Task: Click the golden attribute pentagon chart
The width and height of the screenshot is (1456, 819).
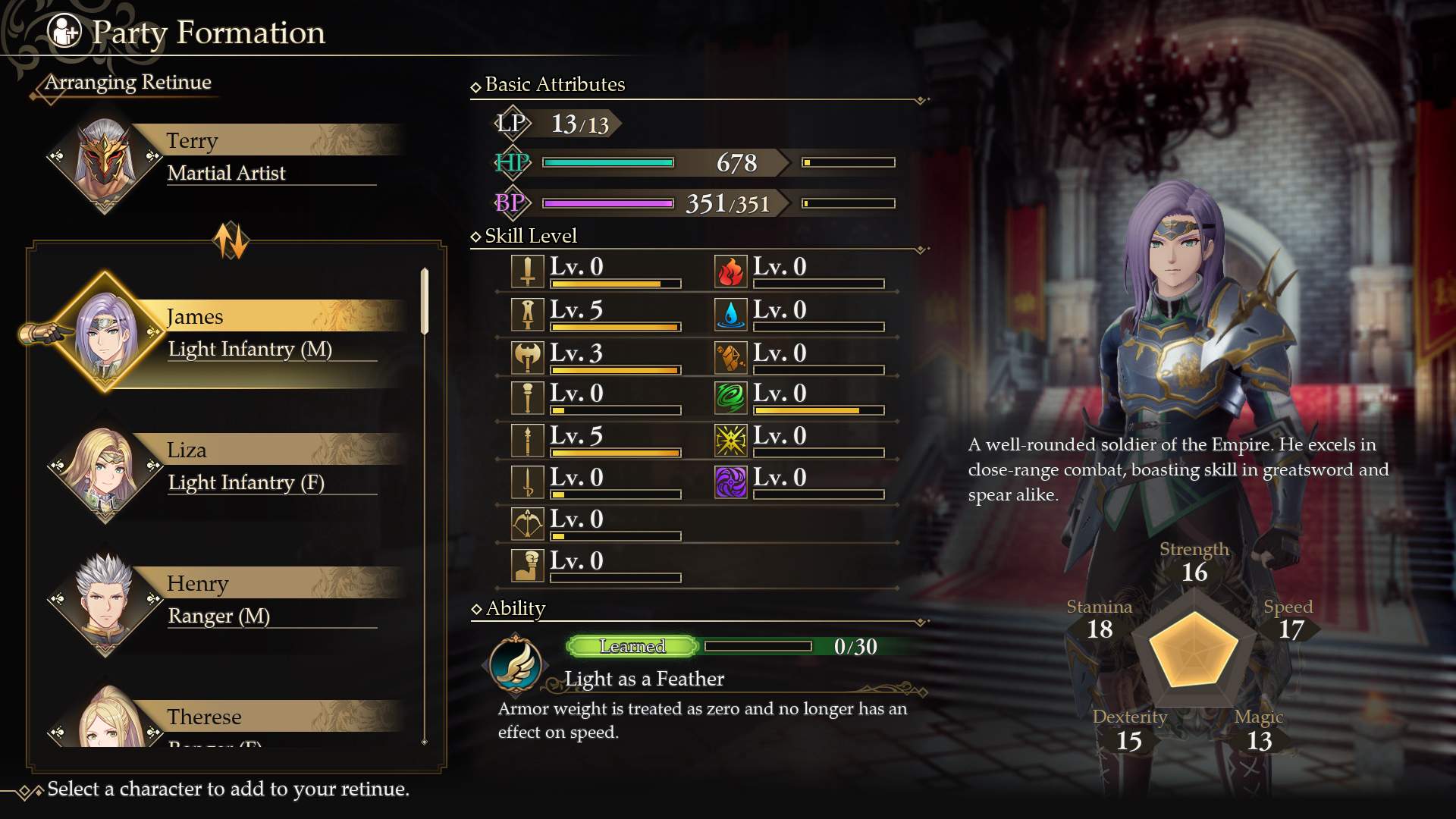Action: pos(1193,649)
